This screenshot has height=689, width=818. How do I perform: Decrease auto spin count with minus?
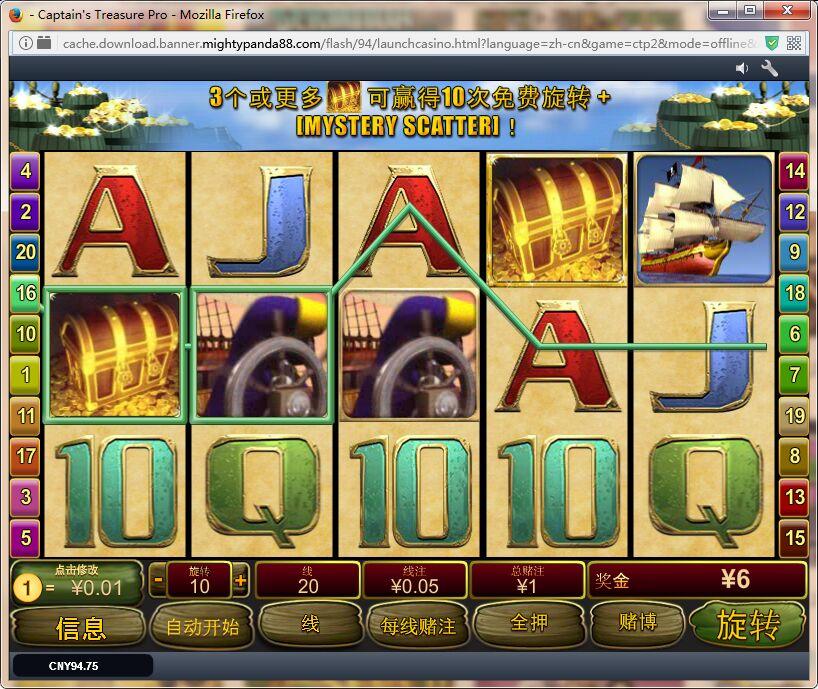point(158,579)
